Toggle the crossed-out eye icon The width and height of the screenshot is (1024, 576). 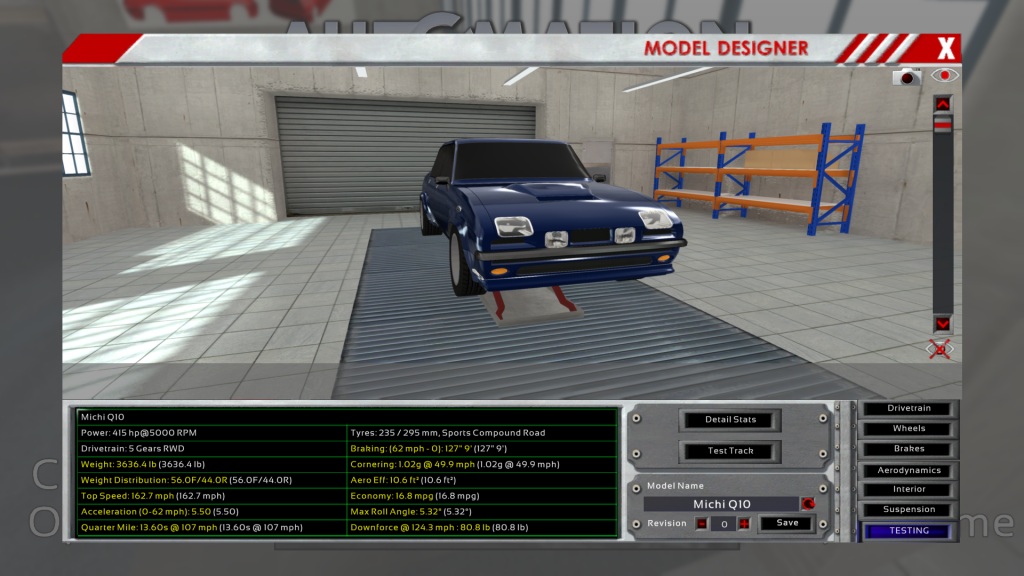click(x=940, y=348)
